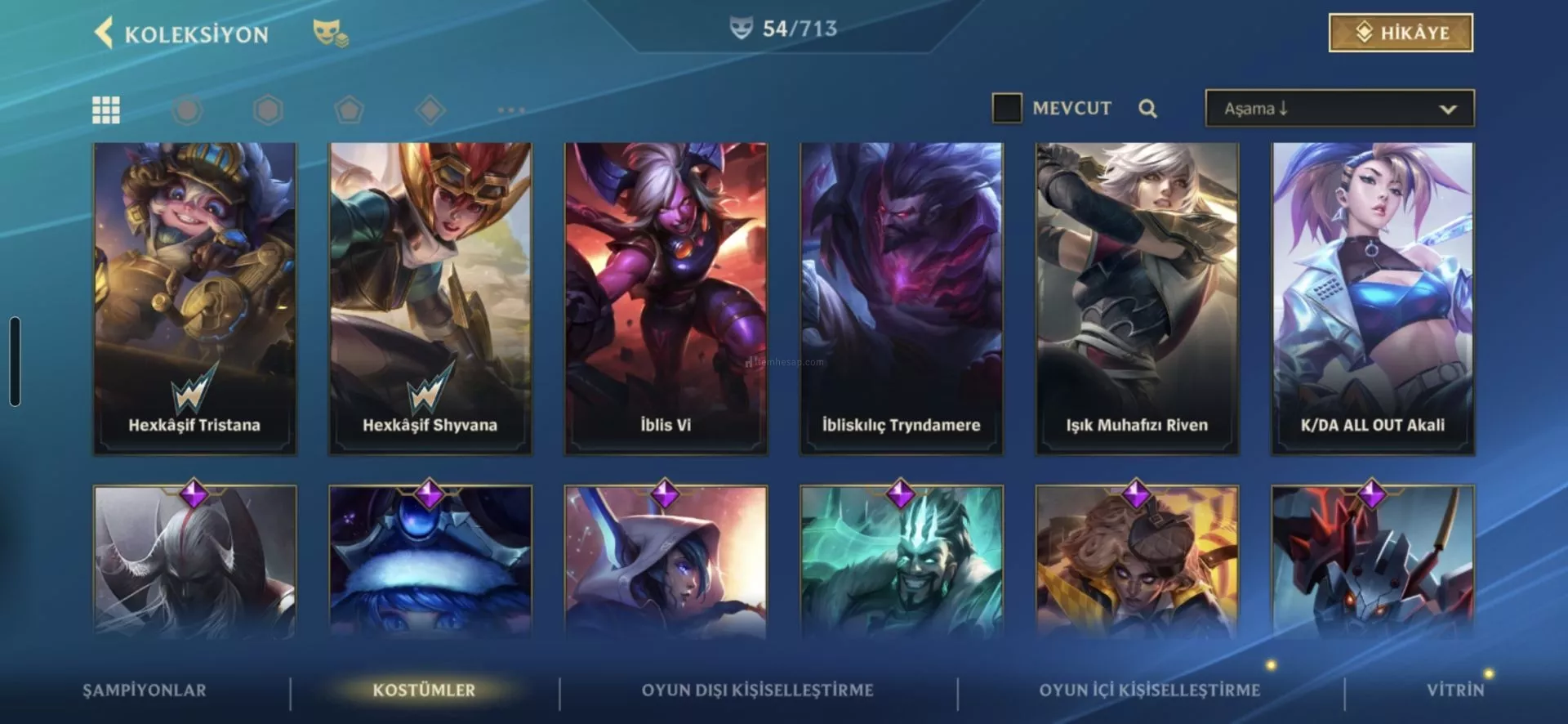This screenshot has height=724, width=1568.
Task: Filter skins by the pentagon rarity icon
Action: 350,109
